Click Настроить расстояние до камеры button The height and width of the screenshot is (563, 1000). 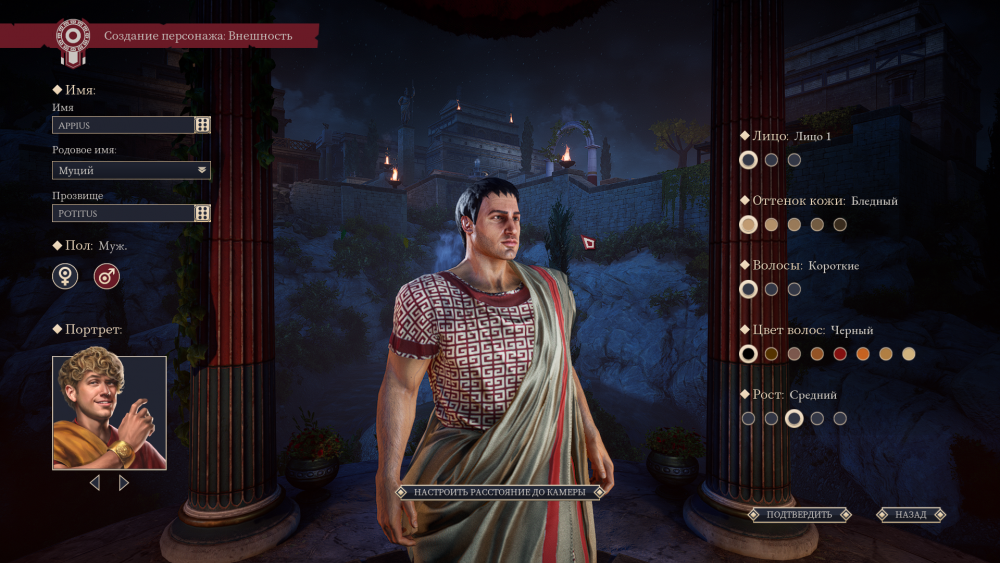(x=499, y=492)
